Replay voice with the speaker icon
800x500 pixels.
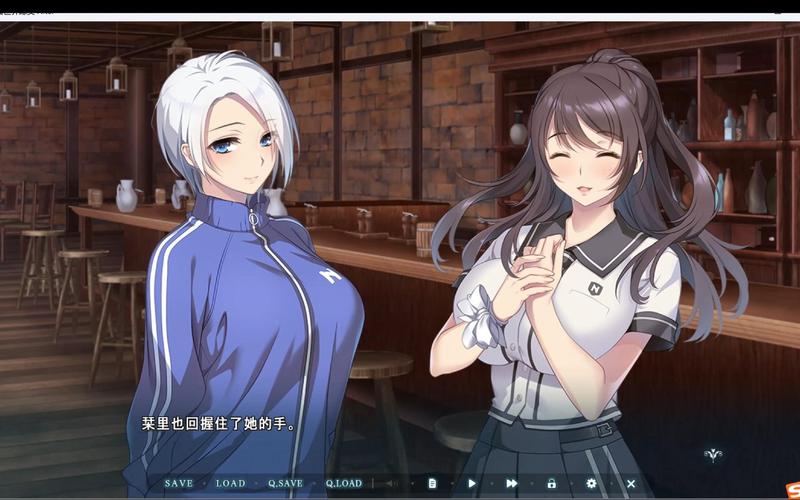point(392,483)
